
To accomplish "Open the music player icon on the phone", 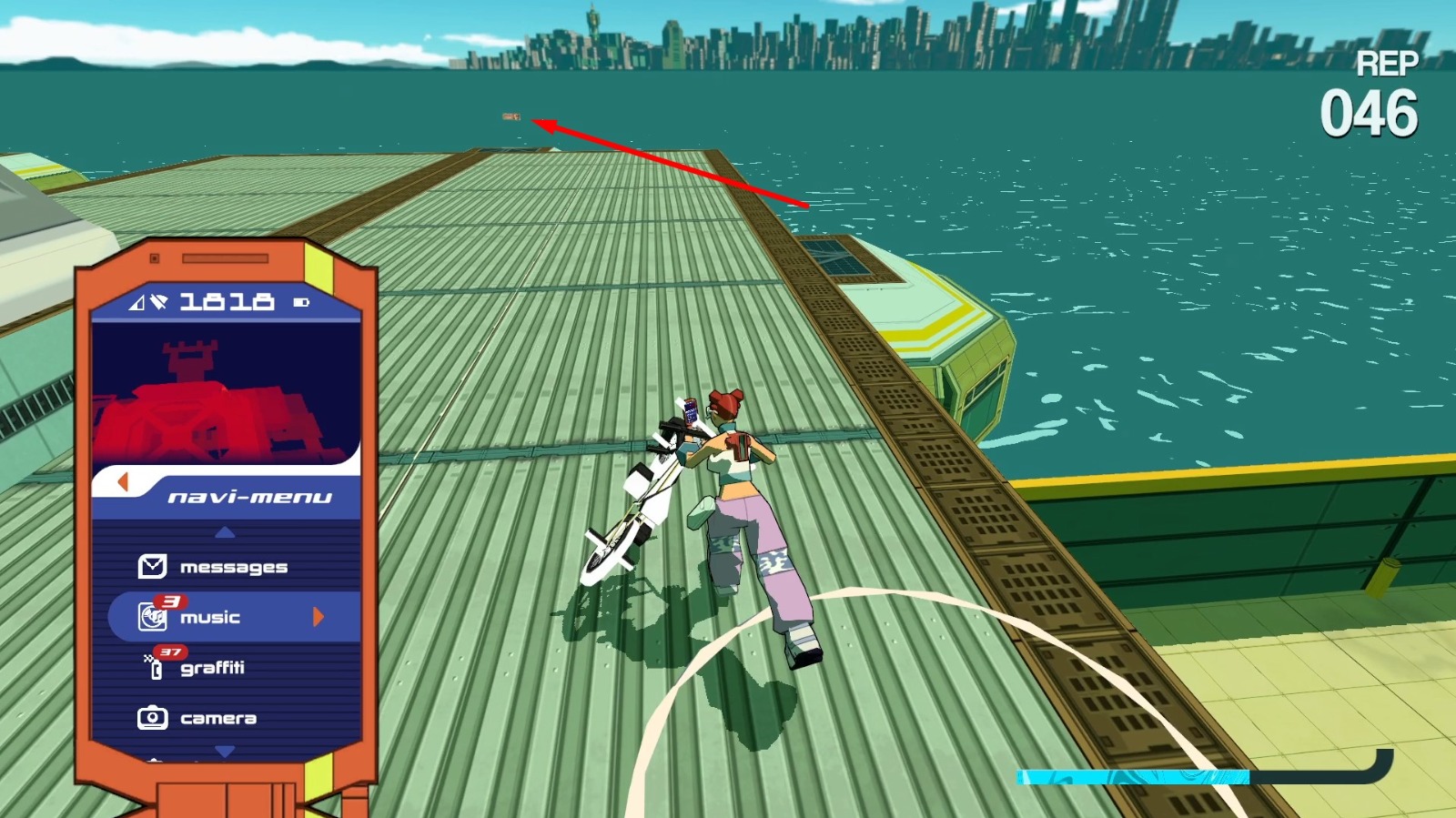I will click(x=155, y=617).
